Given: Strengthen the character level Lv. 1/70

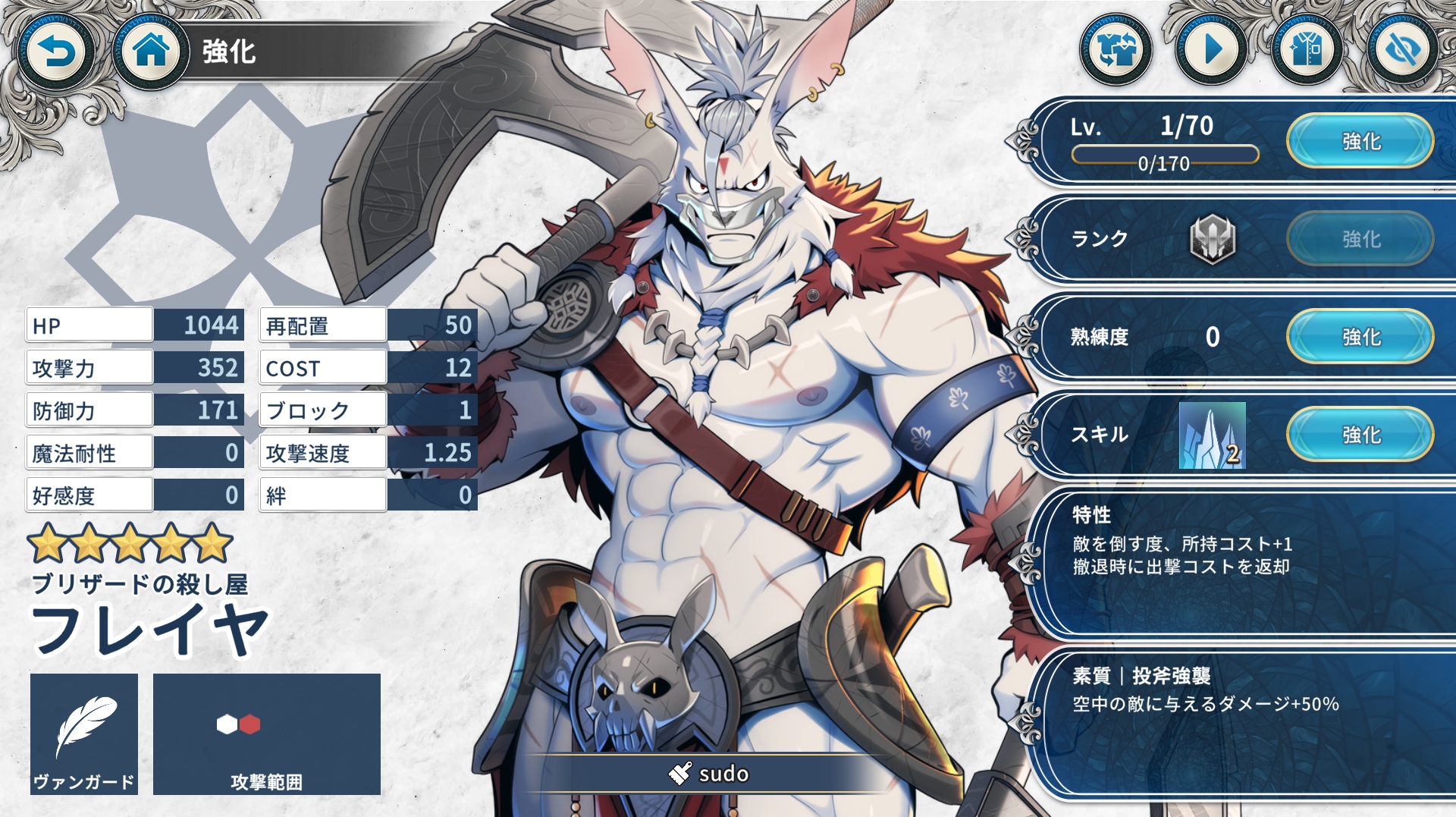Looking at the screenshot, I should point(1360,141).
